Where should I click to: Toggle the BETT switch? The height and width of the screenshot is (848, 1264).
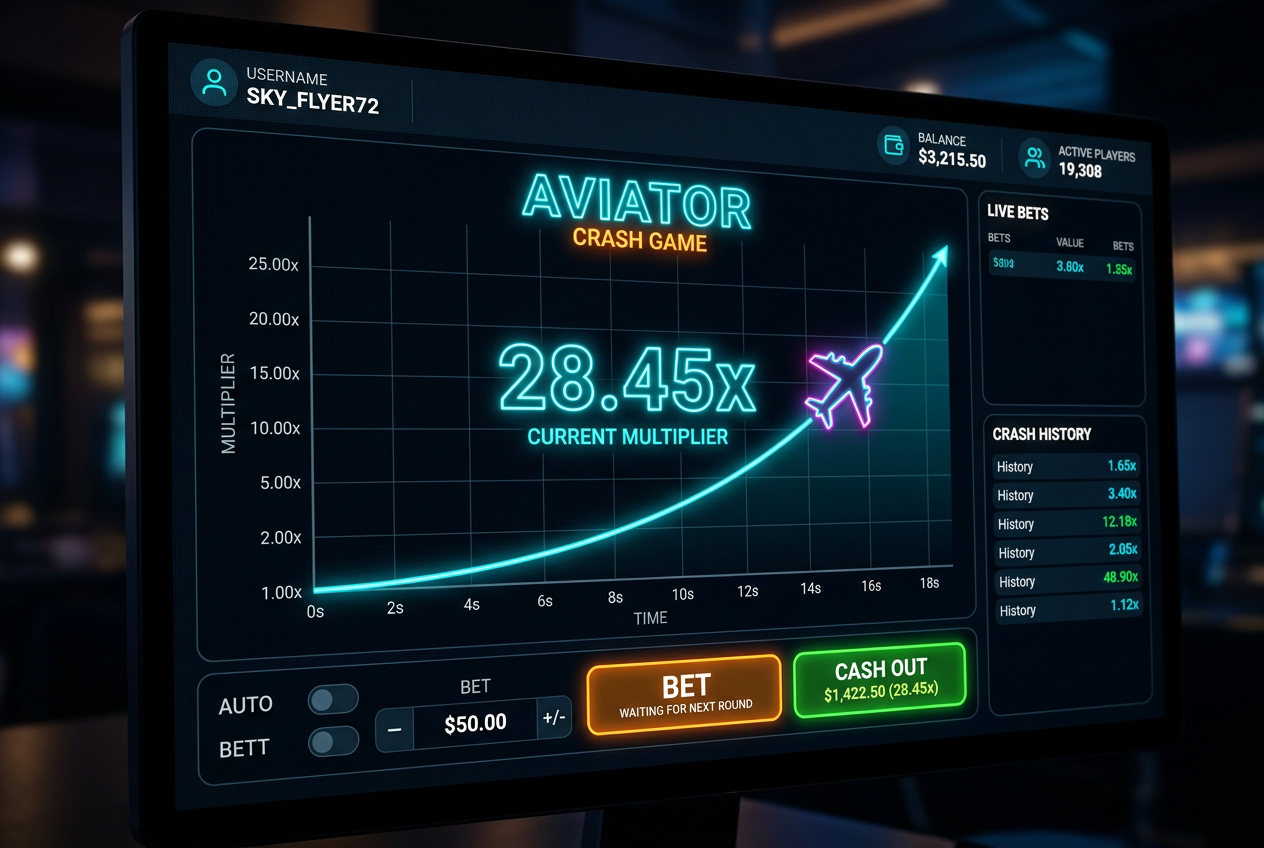click(x=333, y=741)
